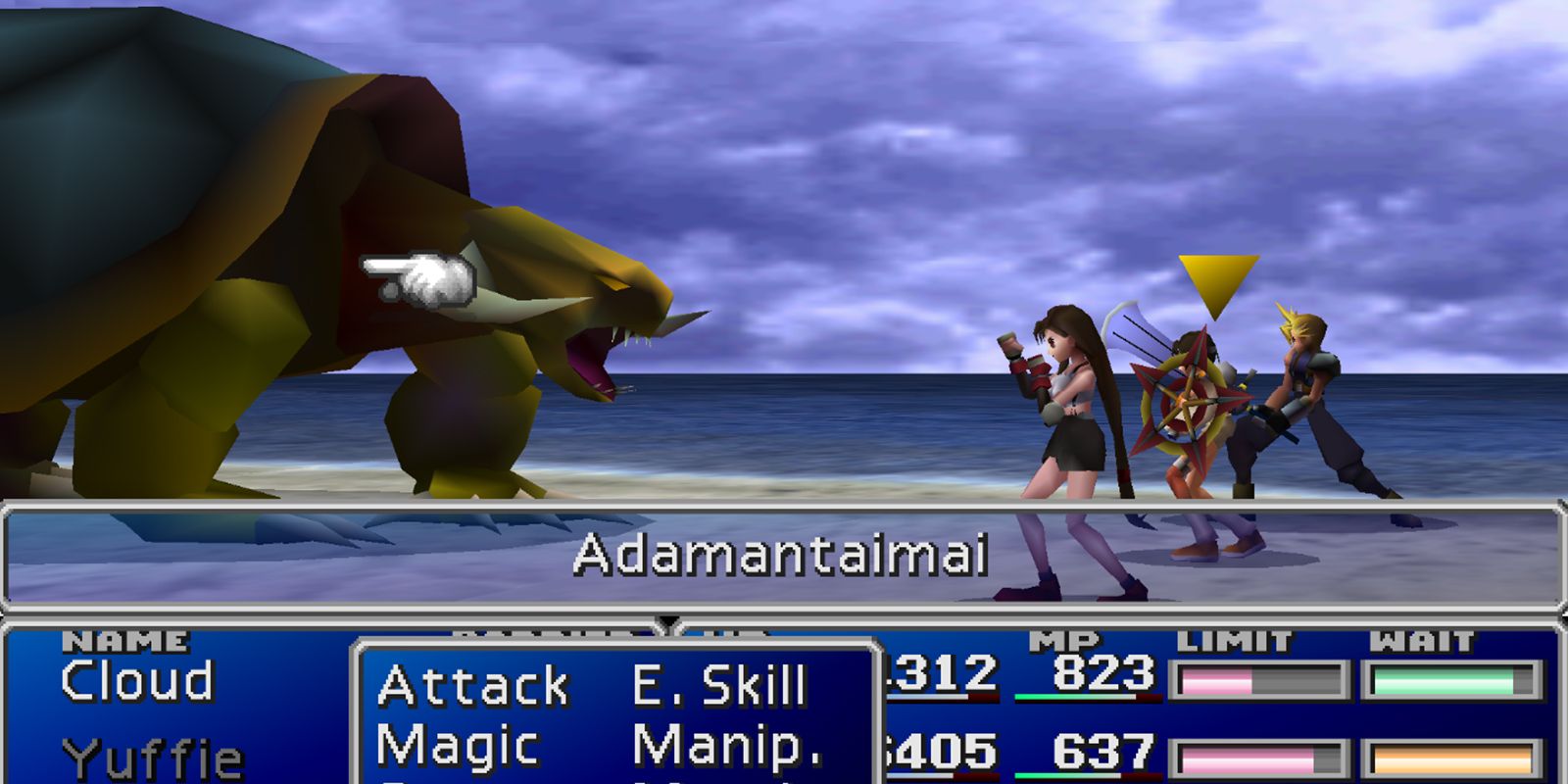Select Yuffie's spinning shuriken weapon
The width and height of the screenshot is (1568, 784).
click(1191, 402)
